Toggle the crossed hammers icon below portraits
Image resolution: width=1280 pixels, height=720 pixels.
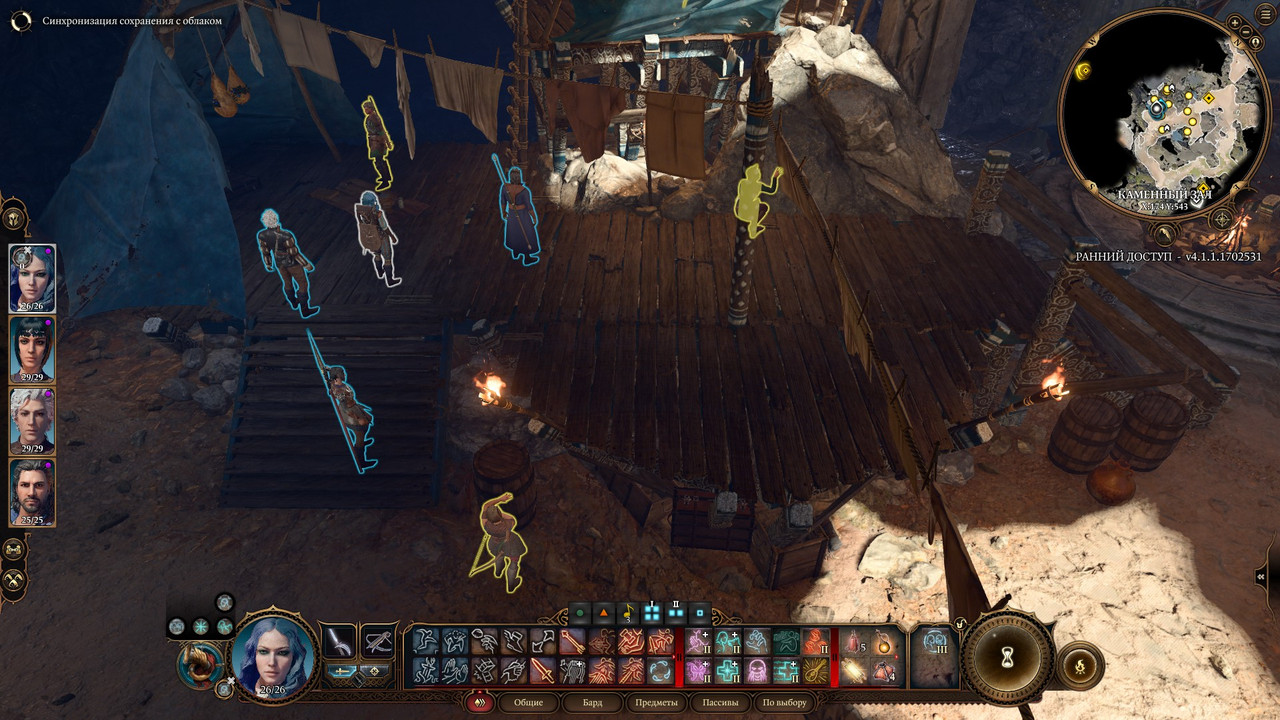tap(14, 579)
